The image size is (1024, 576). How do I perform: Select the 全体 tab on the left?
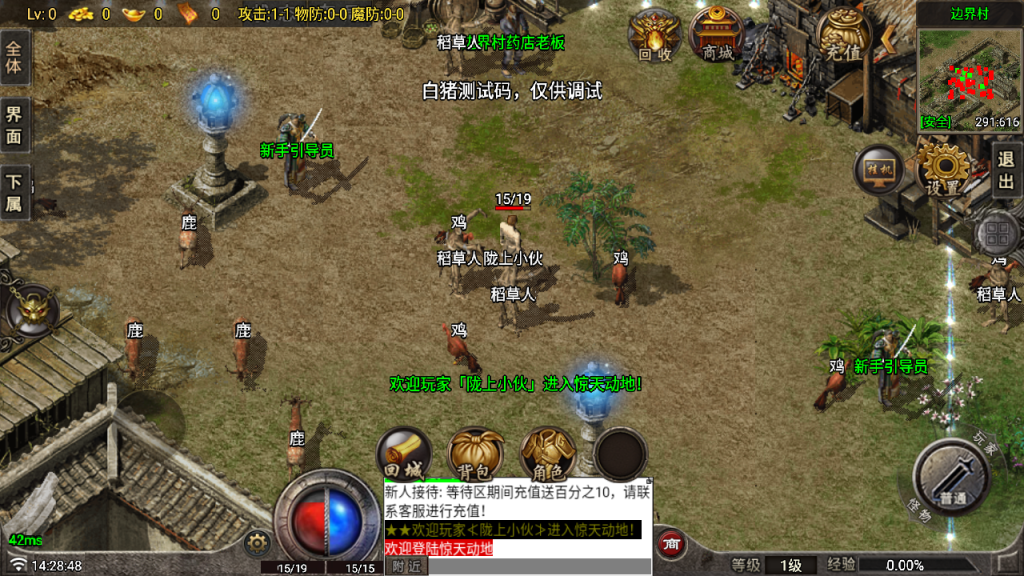point(14,56)
